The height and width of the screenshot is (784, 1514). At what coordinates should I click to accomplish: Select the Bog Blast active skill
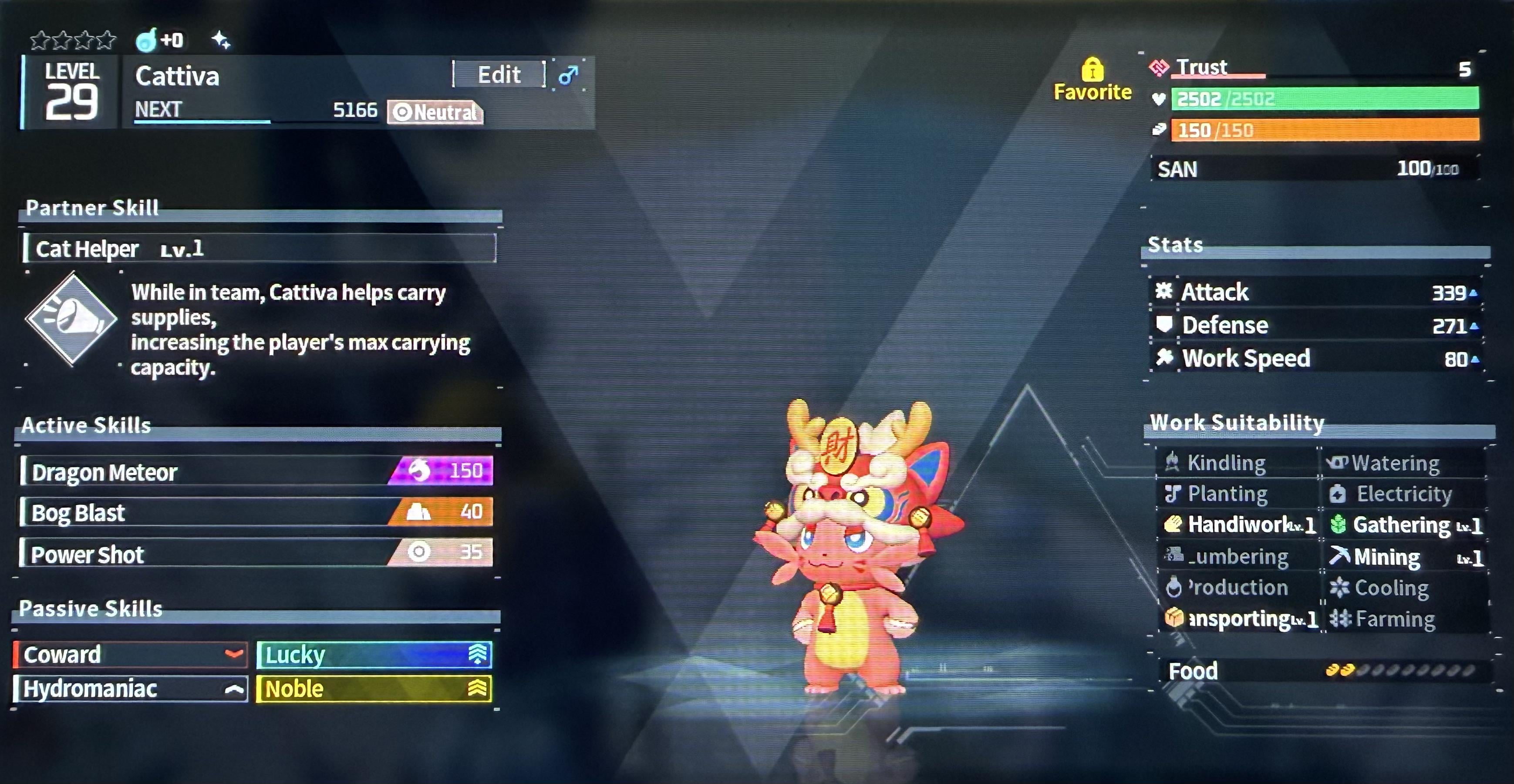click(x=256, y=512)
